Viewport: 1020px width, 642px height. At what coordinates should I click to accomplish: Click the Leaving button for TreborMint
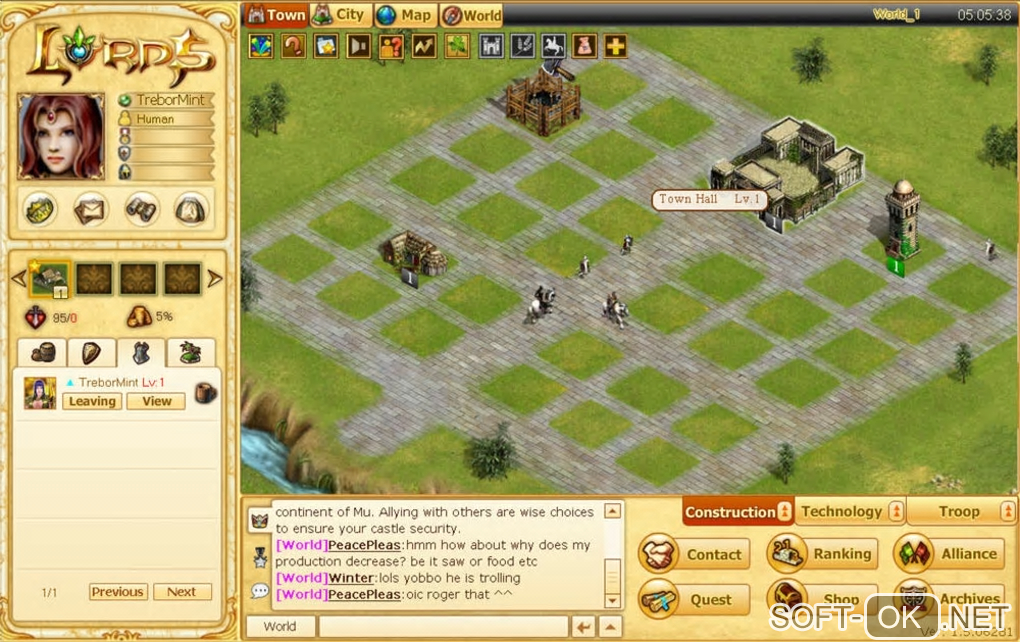point(92,401)
